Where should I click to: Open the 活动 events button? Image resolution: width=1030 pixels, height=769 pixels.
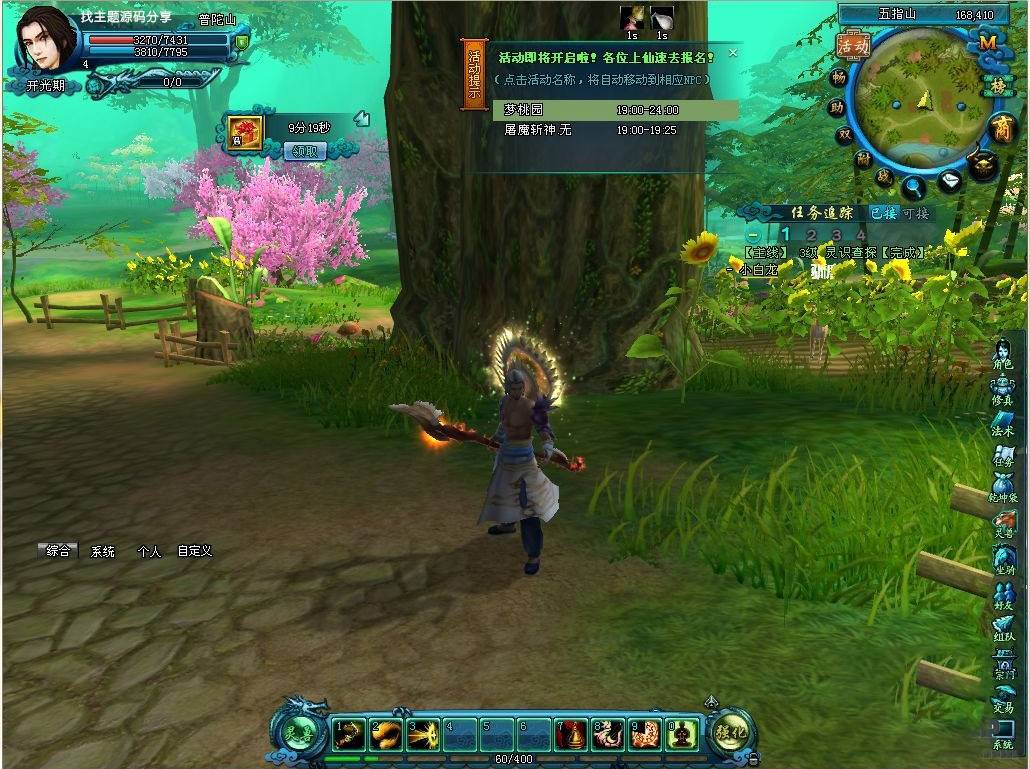point(853,45)
